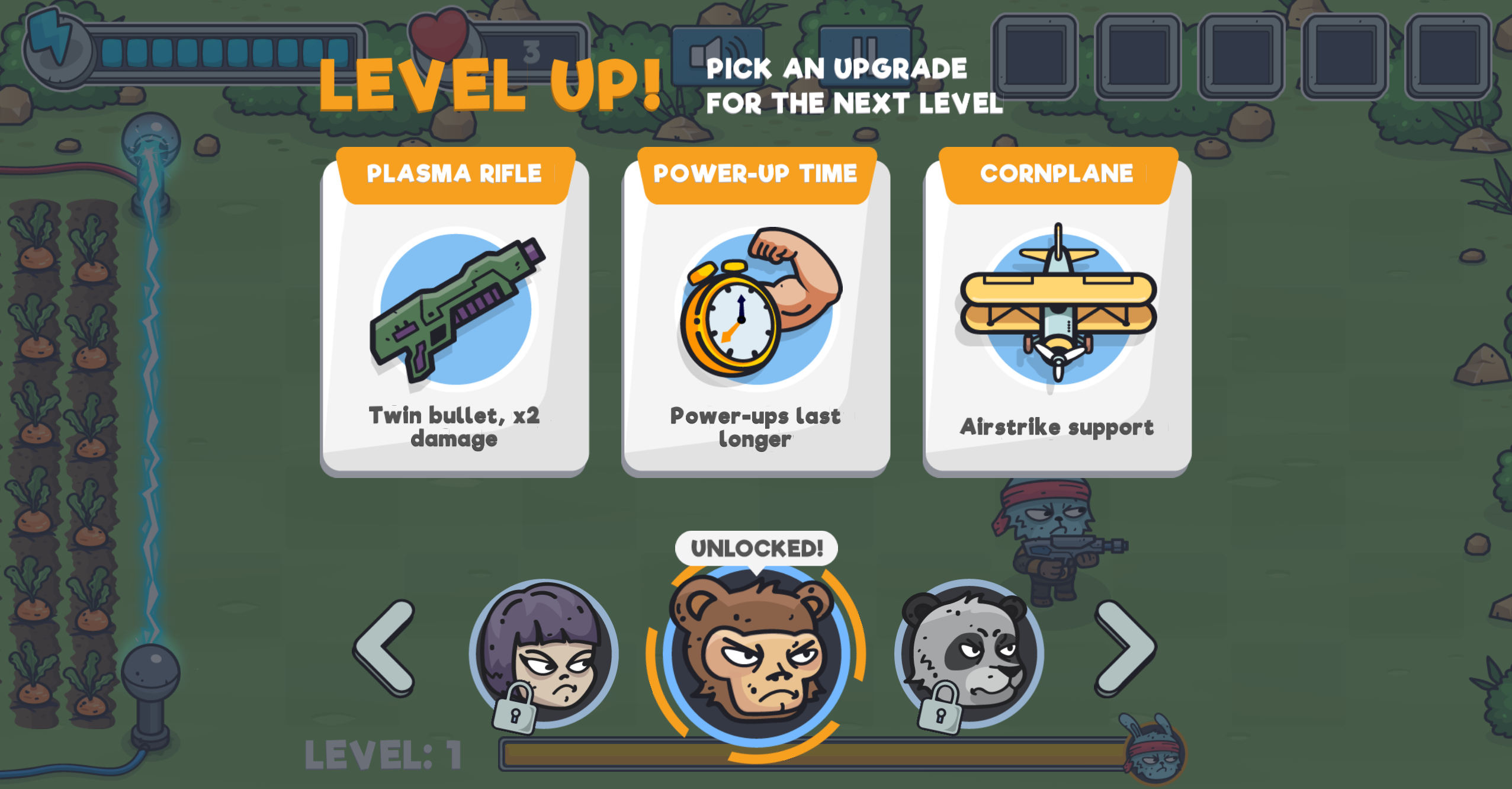Click the 'Airstrike support' description text
1512x789 pixels.
(1058, 425)
